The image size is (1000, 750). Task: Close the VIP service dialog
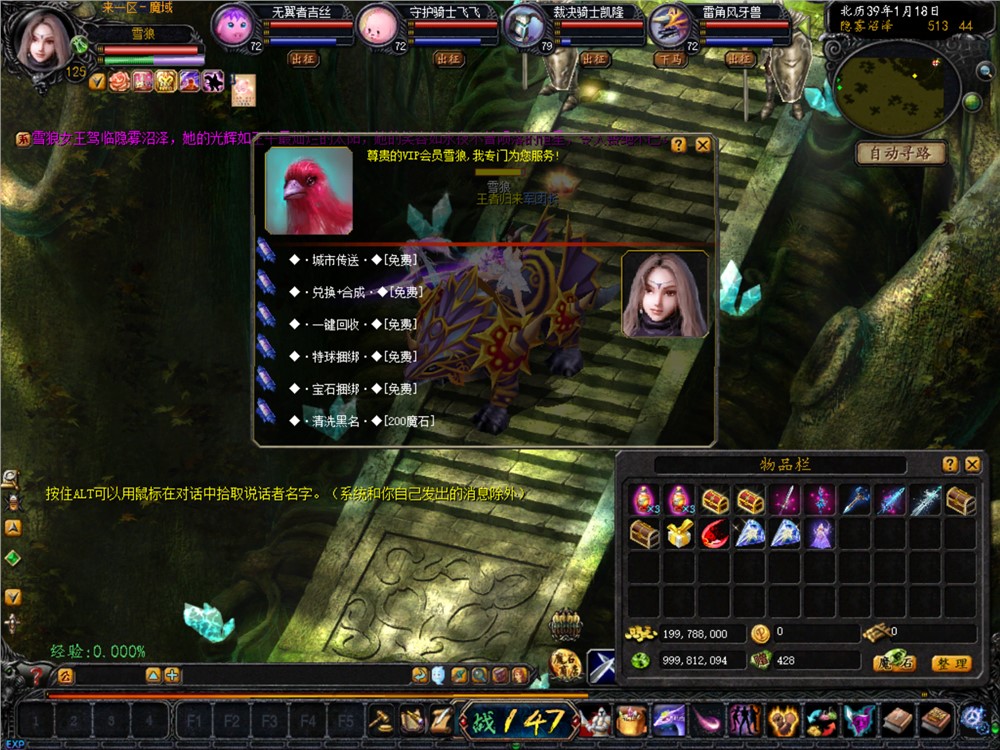[x=703, y=145]
